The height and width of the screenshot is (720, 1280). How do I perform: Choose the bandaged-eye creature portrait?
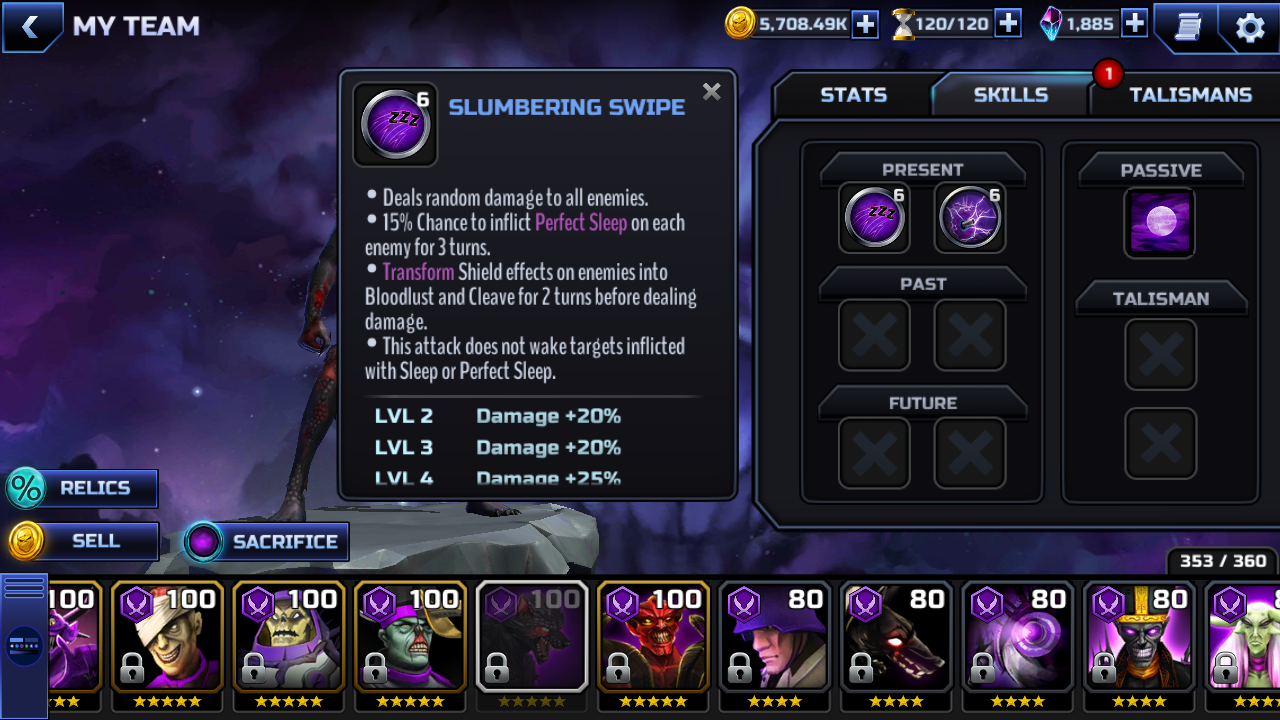point(165,636)
